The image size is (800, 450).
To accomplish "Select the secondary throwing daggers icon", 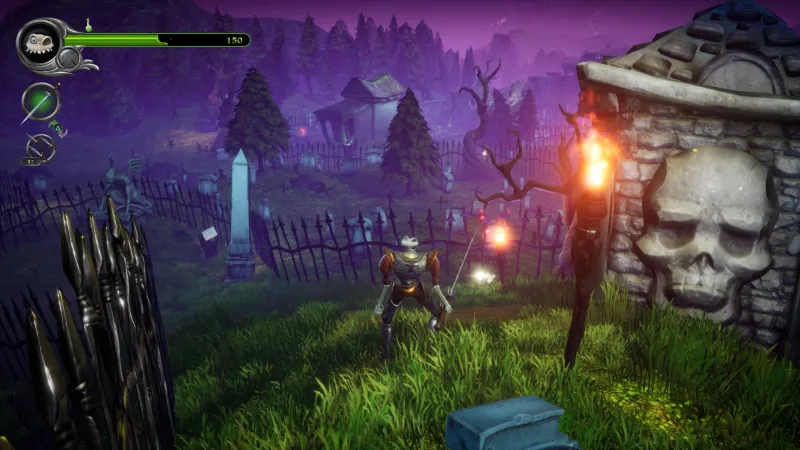I will point(38,149).
